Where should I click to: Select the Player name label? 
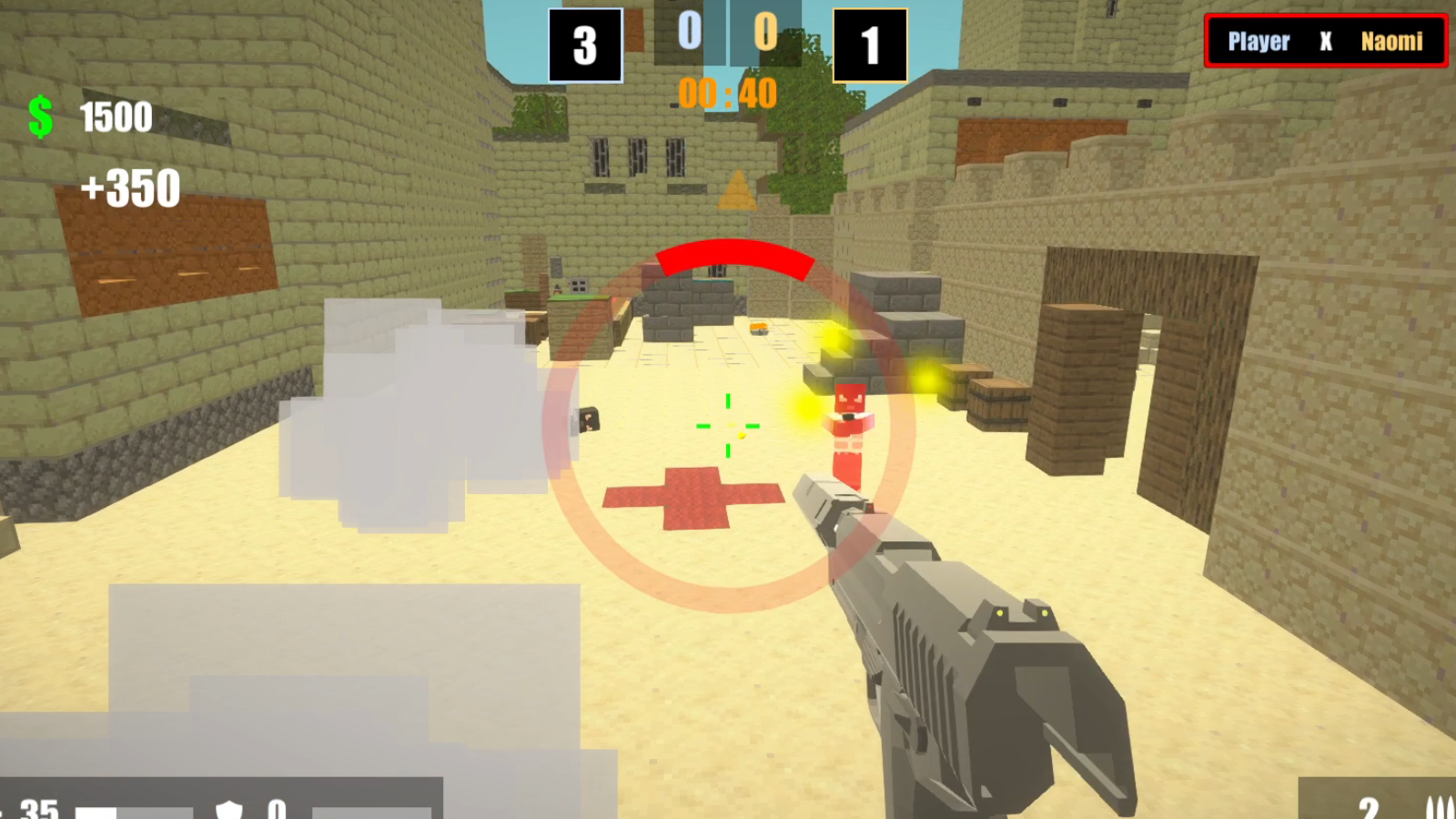click(x=1259, y=41)
